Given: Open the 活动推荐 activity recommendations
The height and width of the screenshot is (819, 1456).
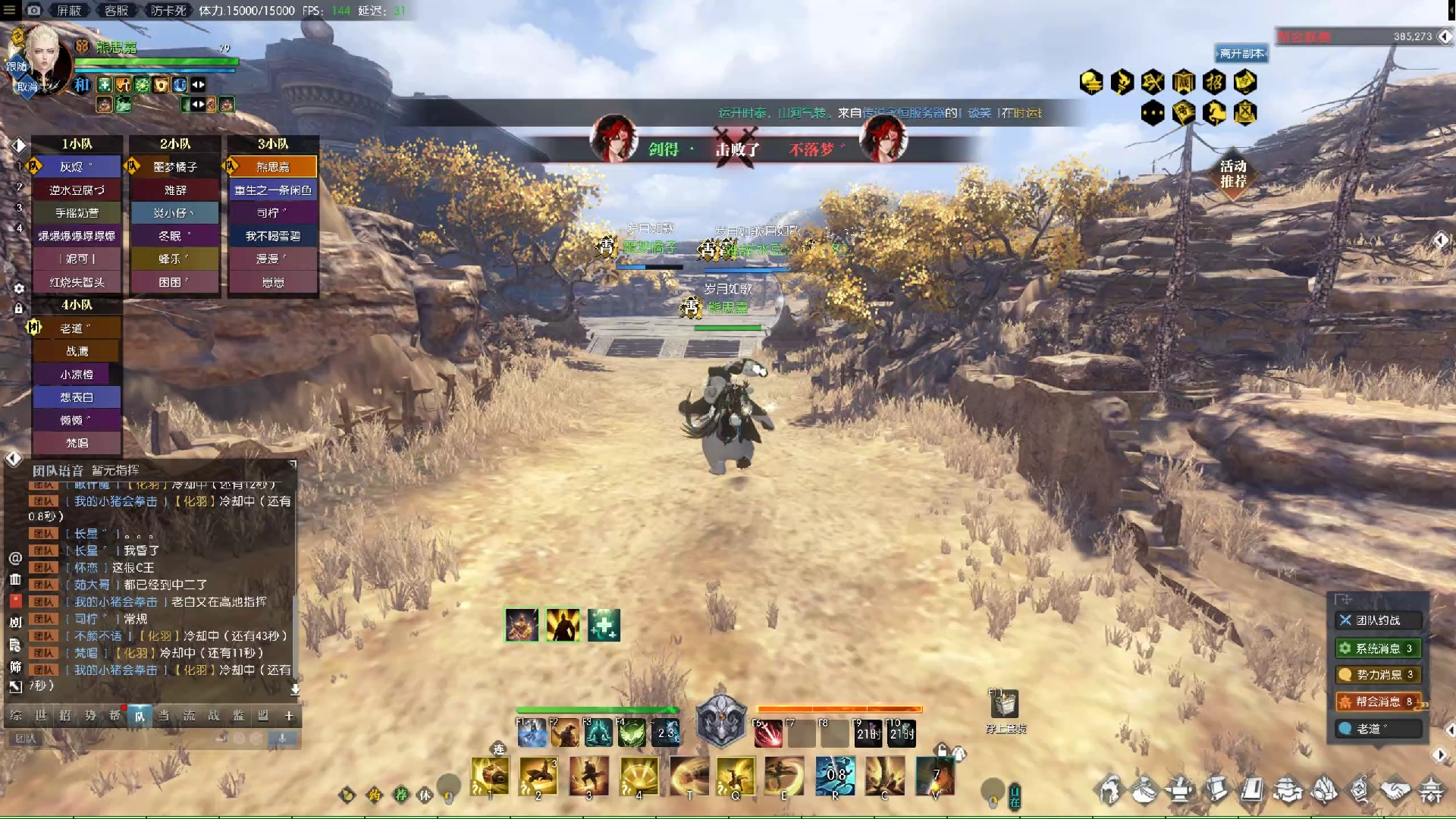Looking at the screenshot, I should coord(1233,174).
